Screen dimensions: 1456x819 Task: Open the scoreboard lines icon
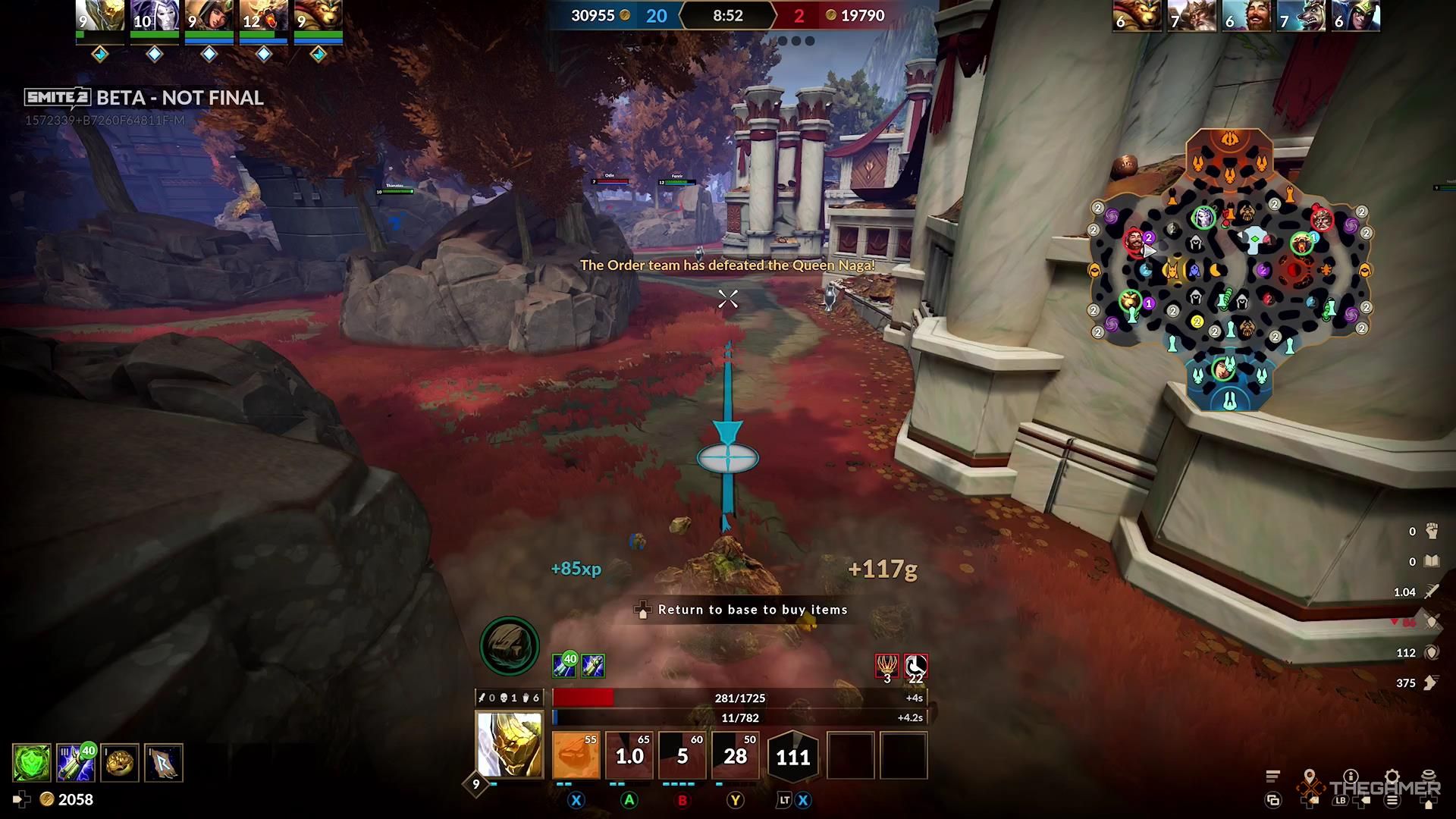[1273, 777]
